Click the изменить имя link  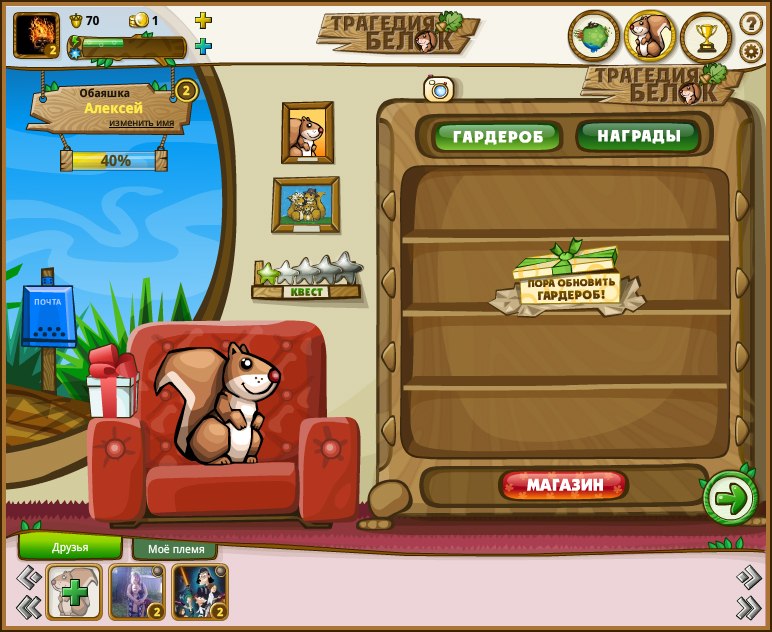click(x=142, y=123)
